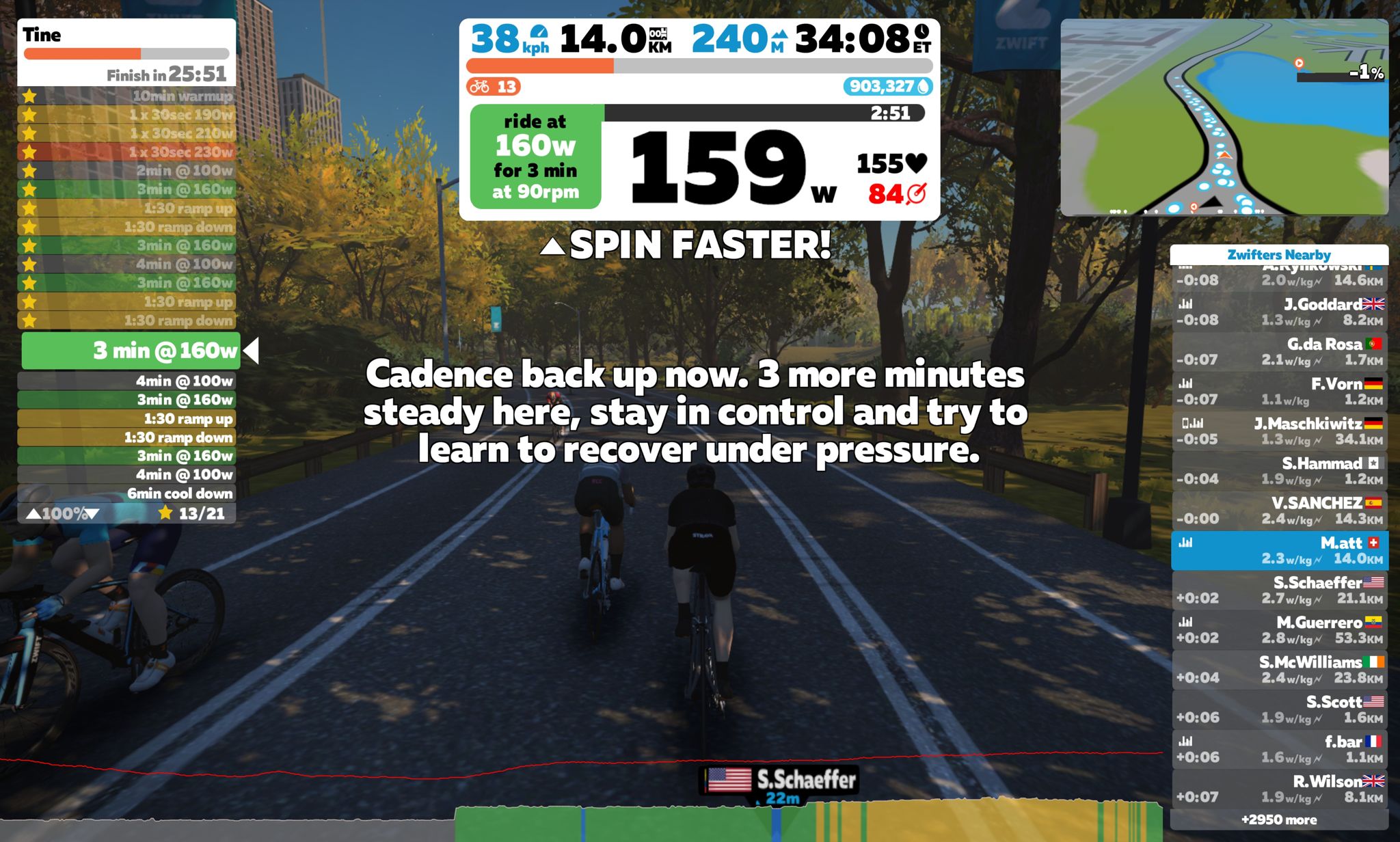Click S.Hammad in the nearby riders list
This screenshot has height=842, width=1400.
pos(1279,471)
